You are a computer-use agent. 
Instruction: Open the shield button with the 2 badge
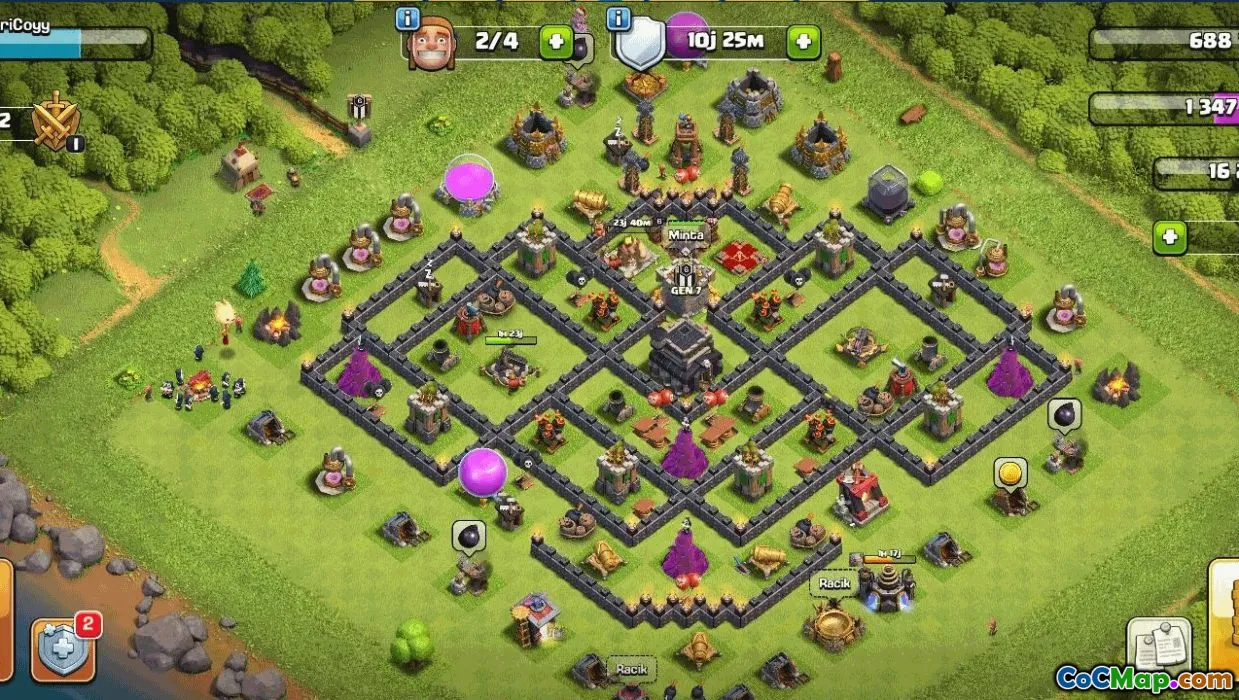tap(66, 648)
